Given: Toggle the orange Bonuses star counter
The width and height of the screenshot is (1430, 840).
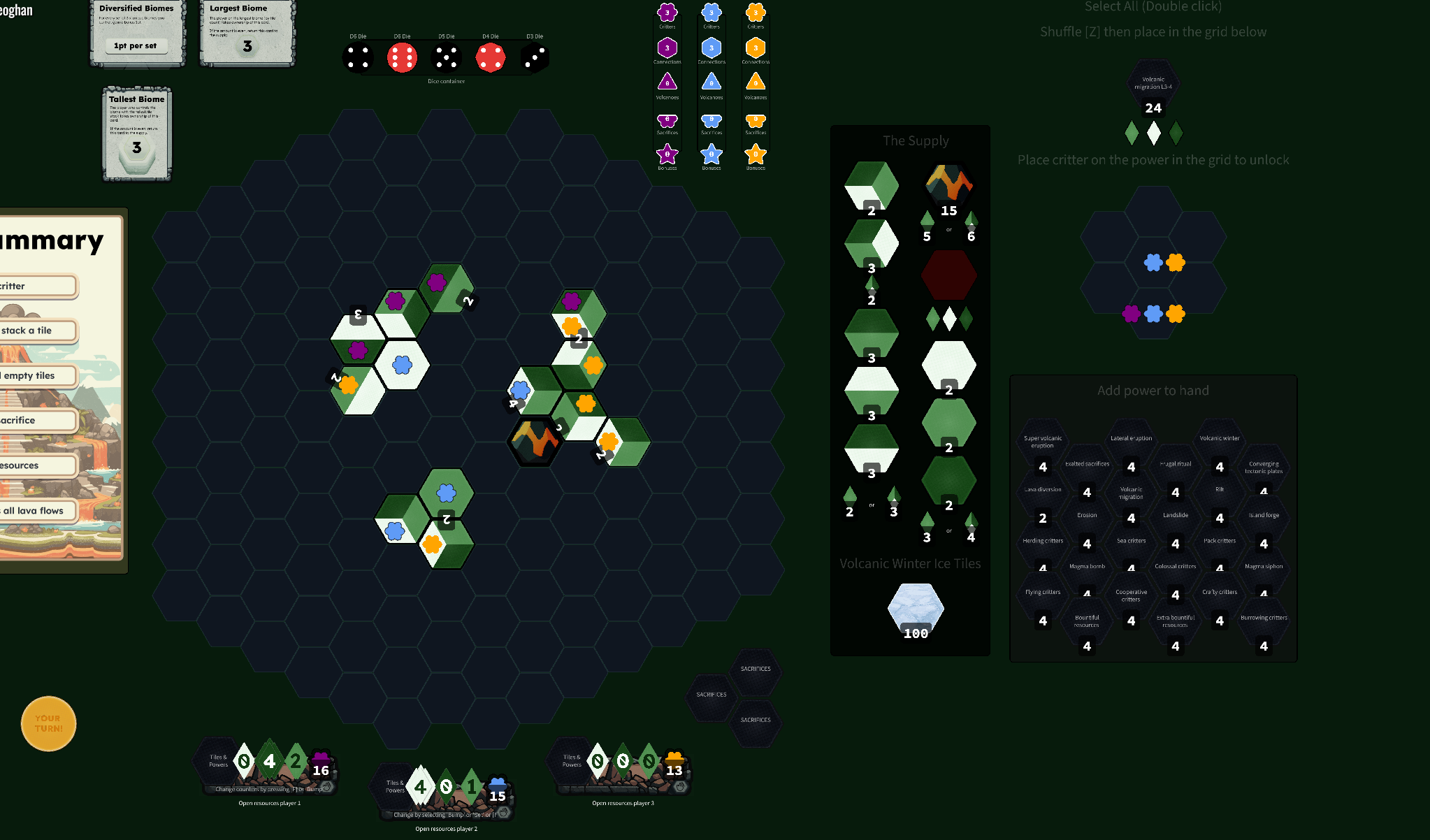Looking at the screenshot, I should pyautogui.click(x=756, y=155).
